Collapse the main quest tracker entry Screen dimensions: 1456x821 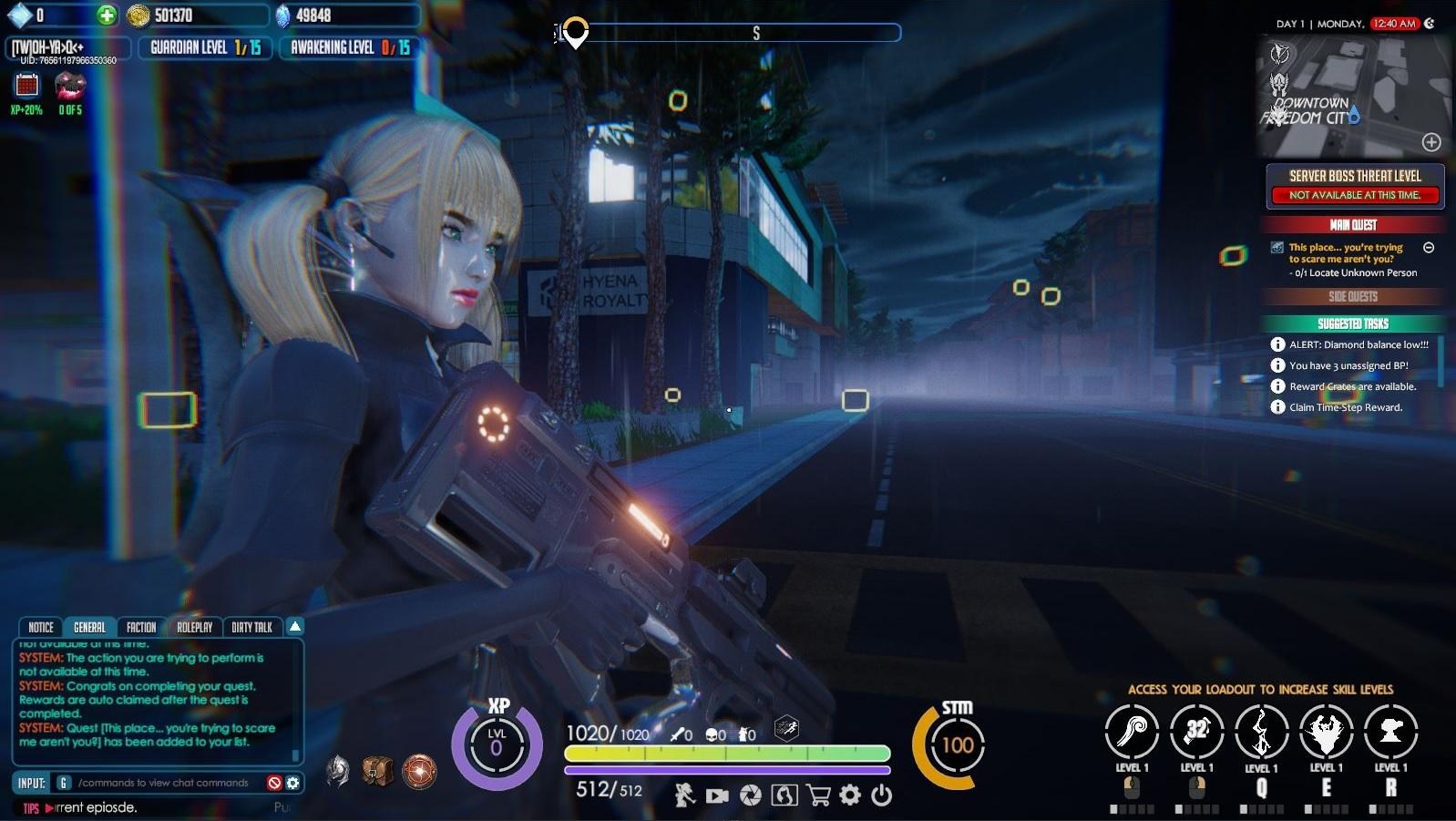click(x=1429, y=248)
